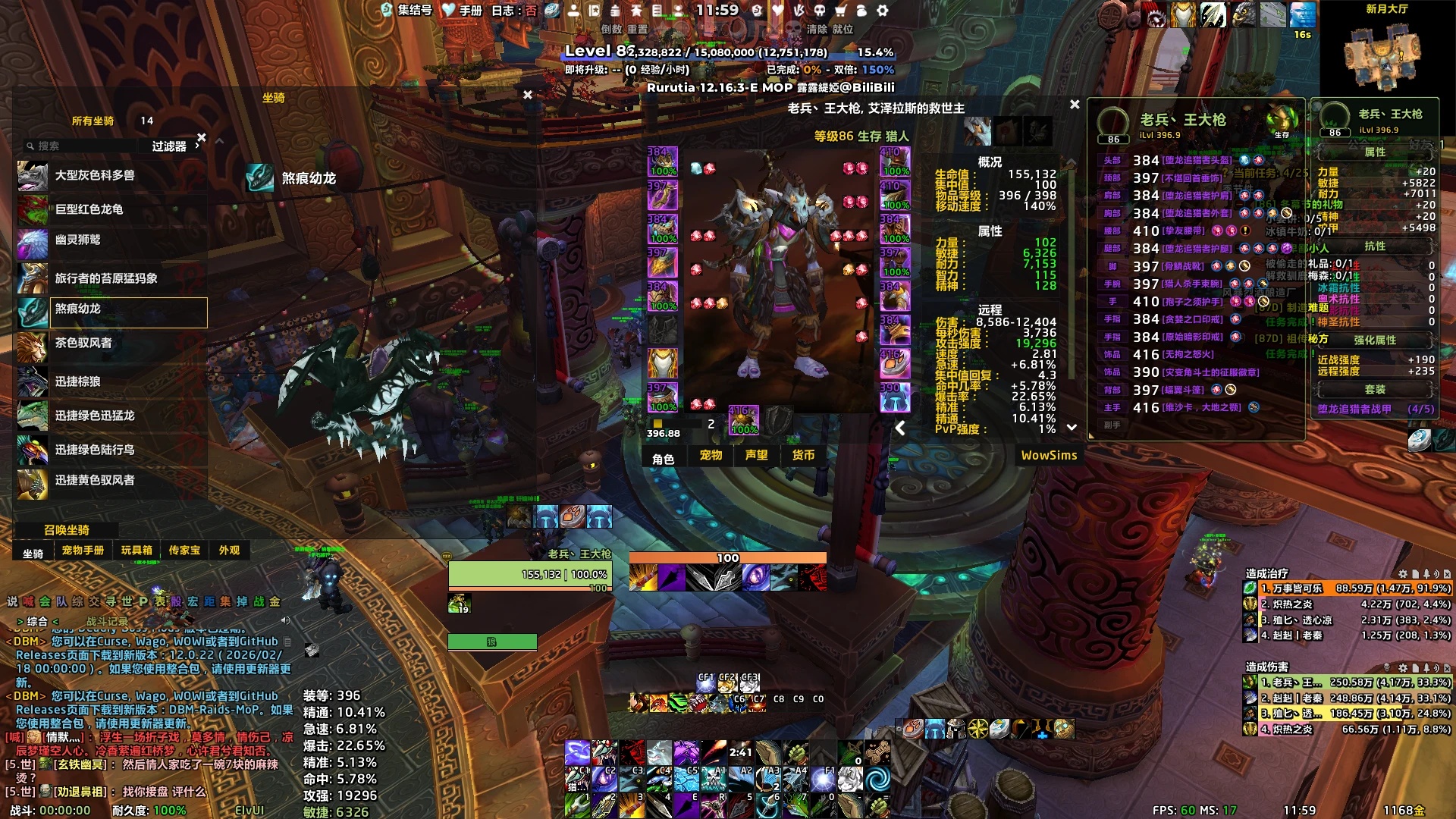This screenshot has width=1456, height=819.
Task: Switch to the 传家宝 tab
Action: coord(184,551)
